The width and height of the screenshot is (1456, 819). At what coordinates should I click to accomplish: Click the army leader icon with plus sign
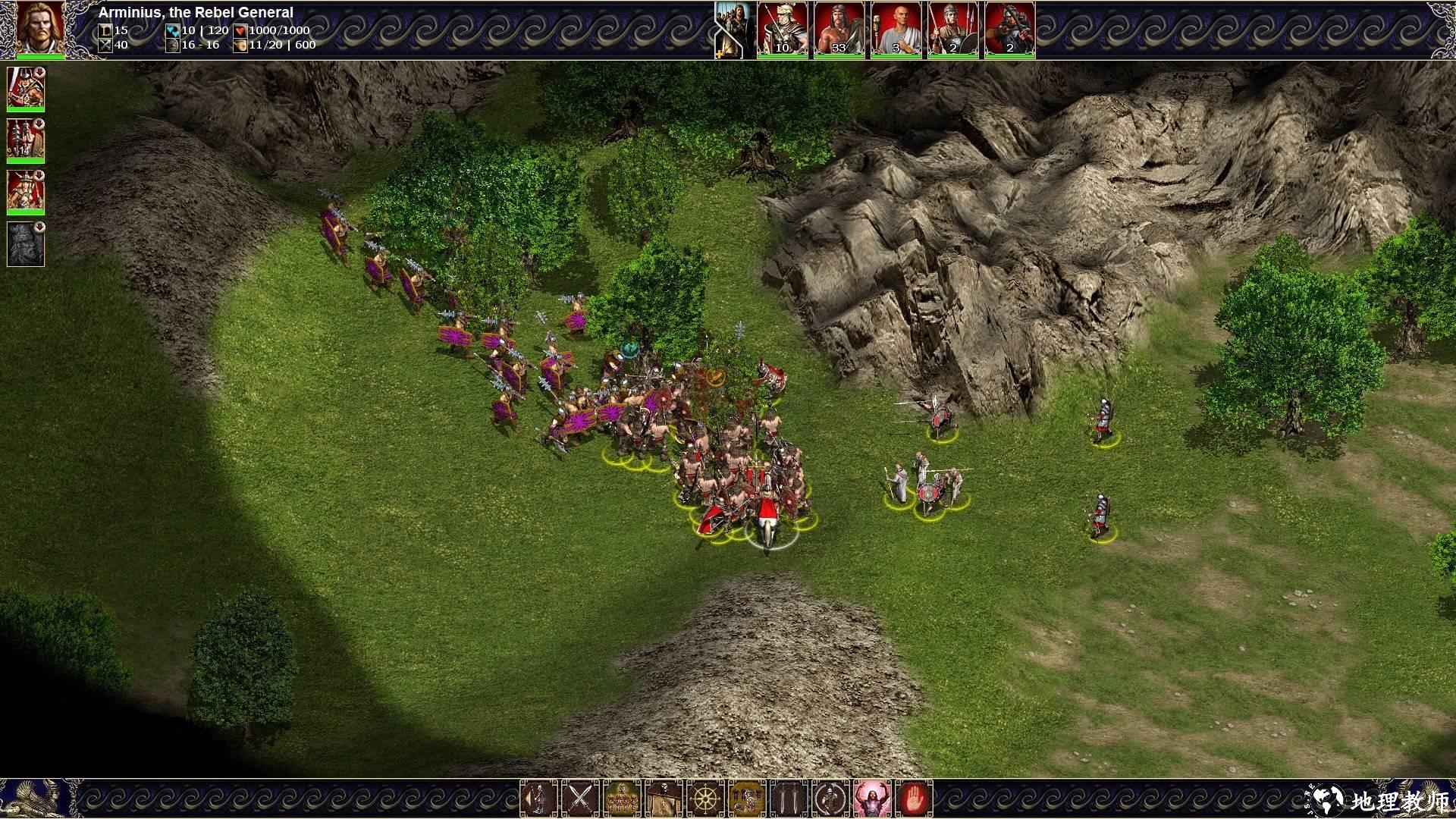(x=733, y=30)
